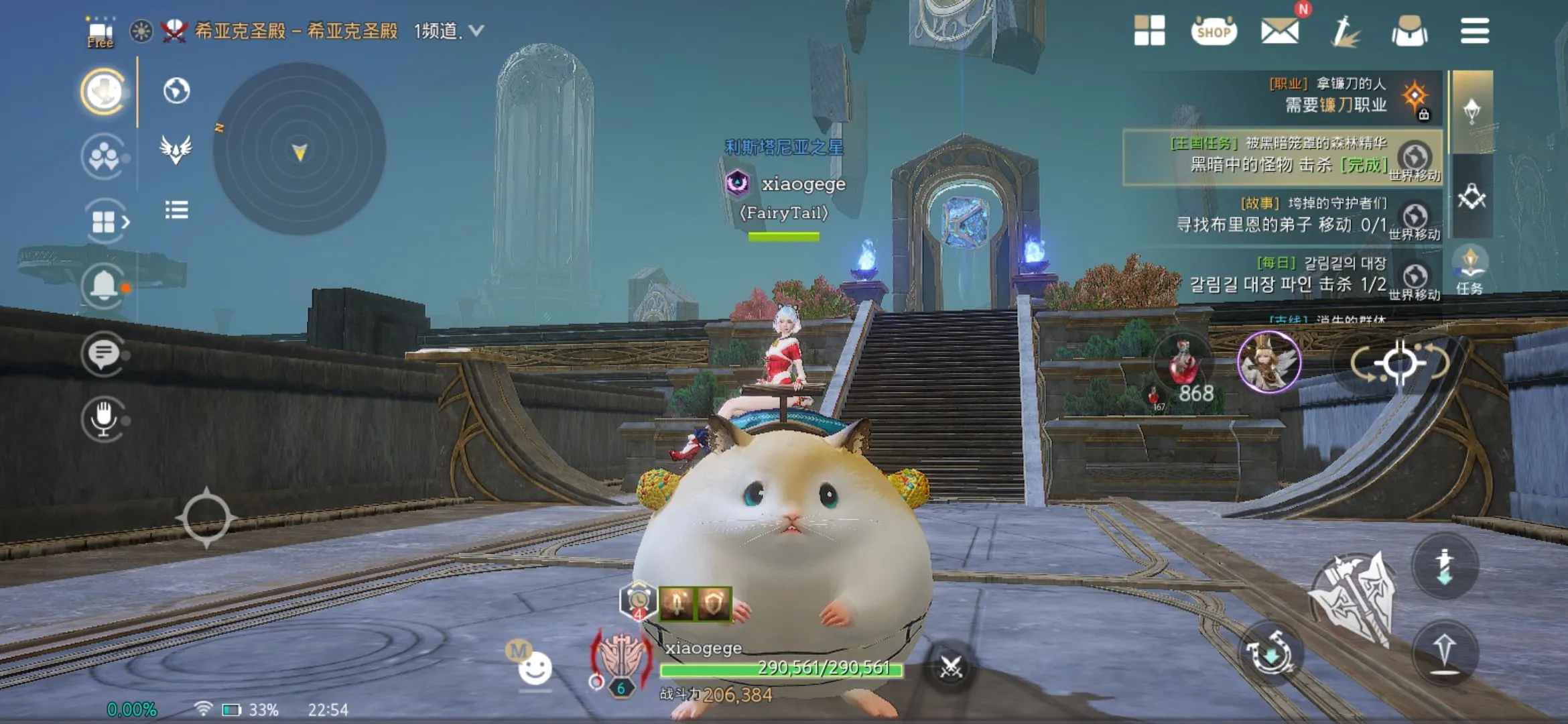This screenshot has width=1568, height=724.
Task: Open the smiley emote menu
Action: [535, 668]
